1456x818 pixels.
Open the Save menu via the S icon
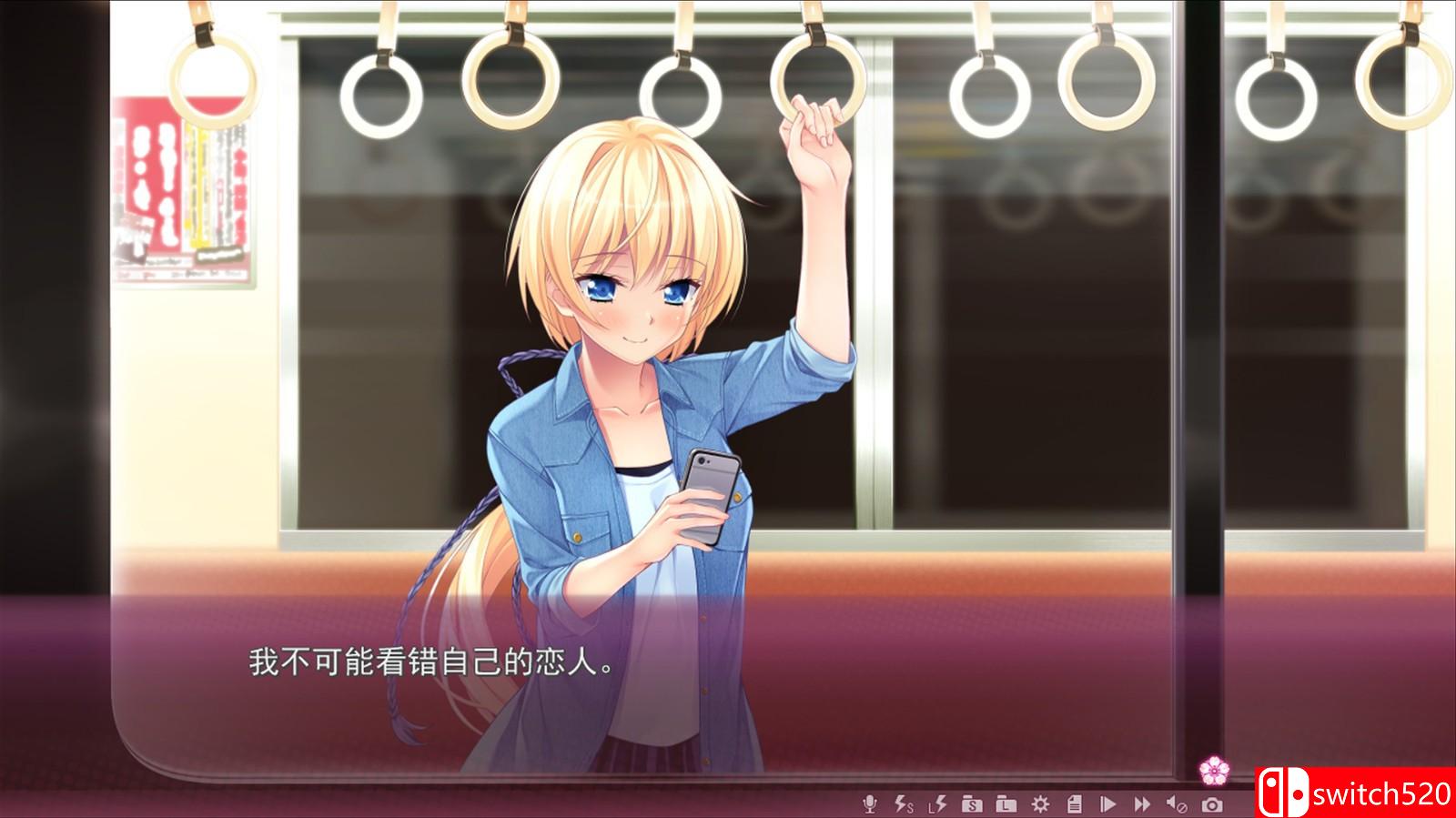tap(972, 804)
